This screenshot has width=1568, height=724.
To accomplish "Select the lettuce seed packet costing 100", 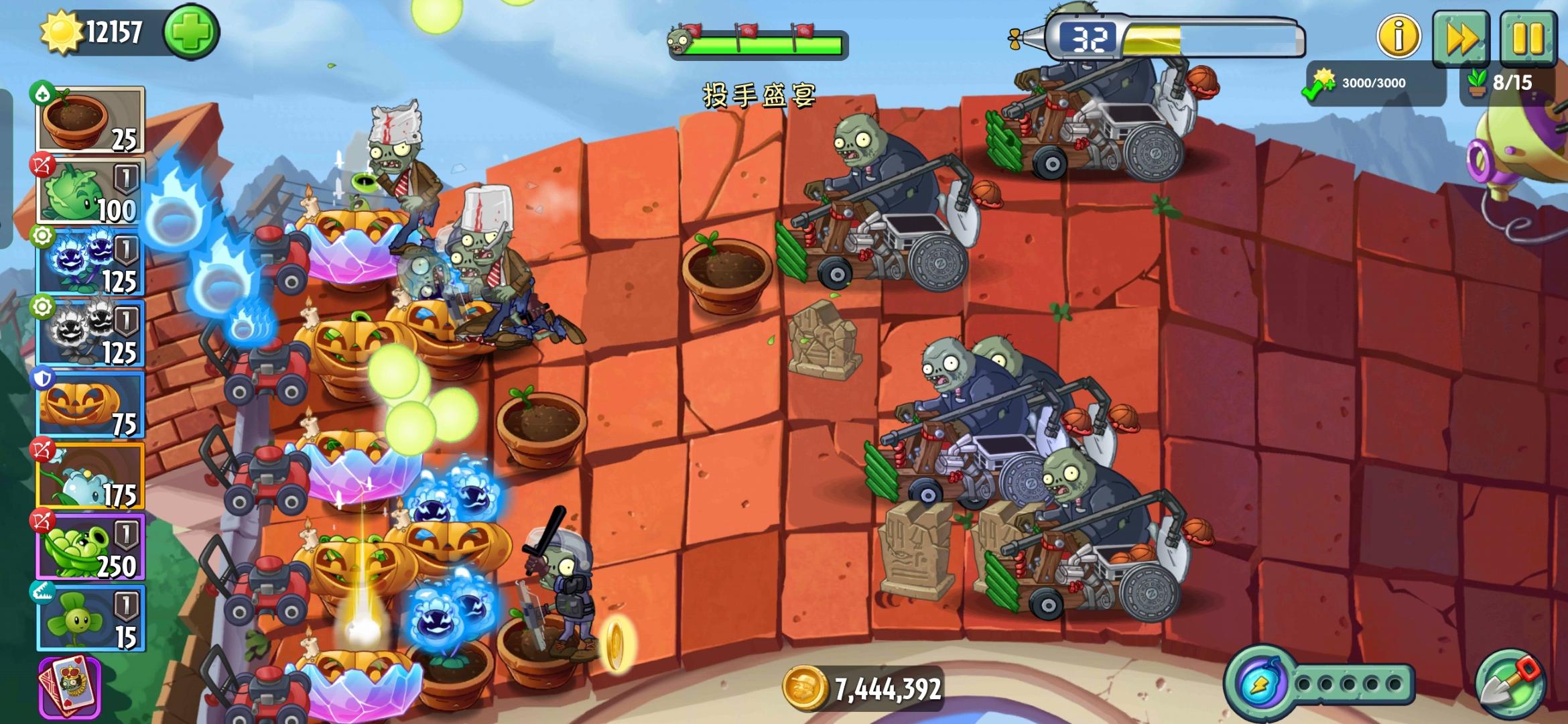I will (87, 194).
